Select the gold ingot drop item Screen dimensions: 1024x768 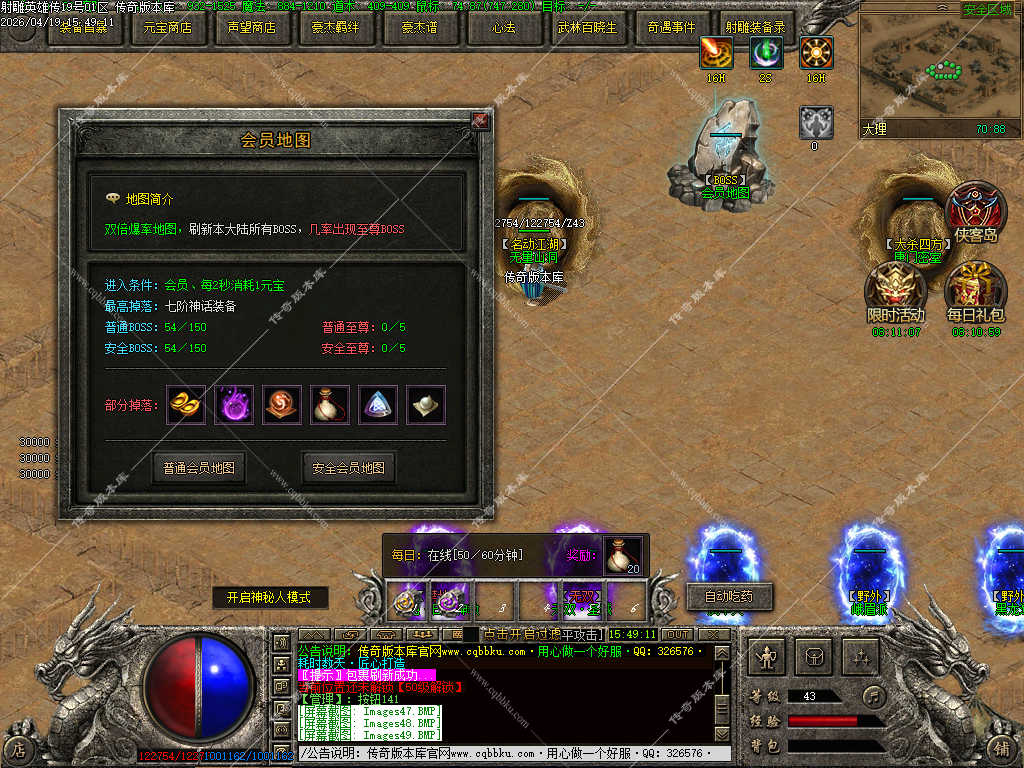pos(186,404)
